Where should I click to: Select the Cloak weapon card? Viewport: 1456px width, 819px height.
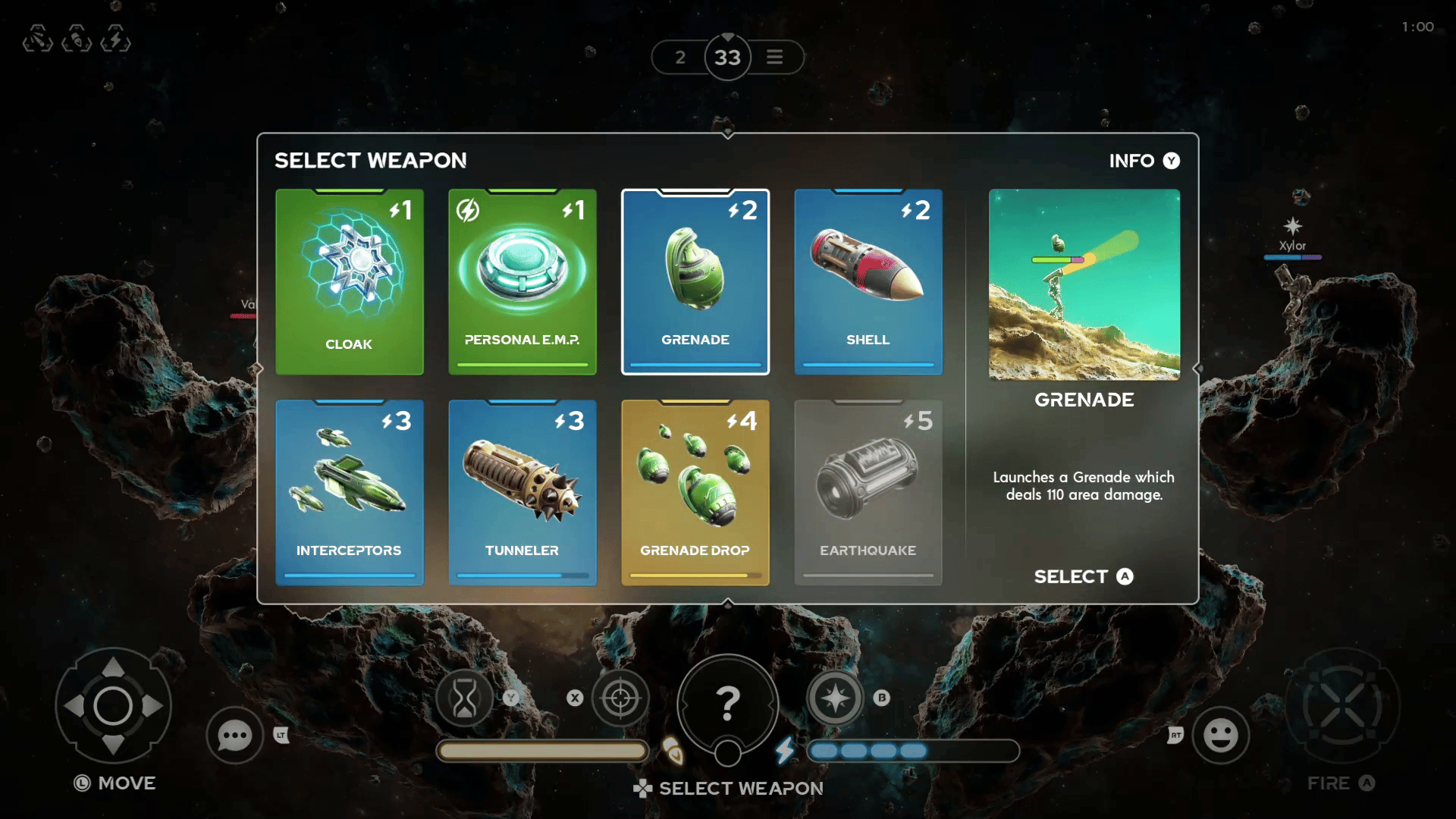pyautogui.click(x=349, y=281)
